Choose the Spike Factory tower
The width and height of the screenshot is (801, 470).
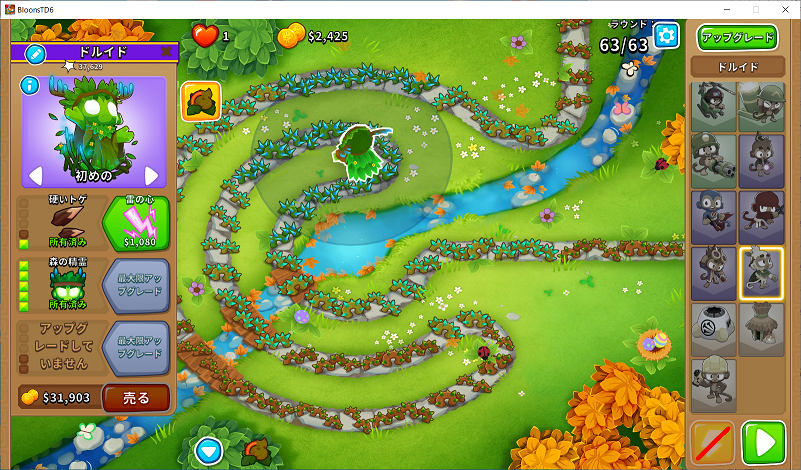coord(714,329)
